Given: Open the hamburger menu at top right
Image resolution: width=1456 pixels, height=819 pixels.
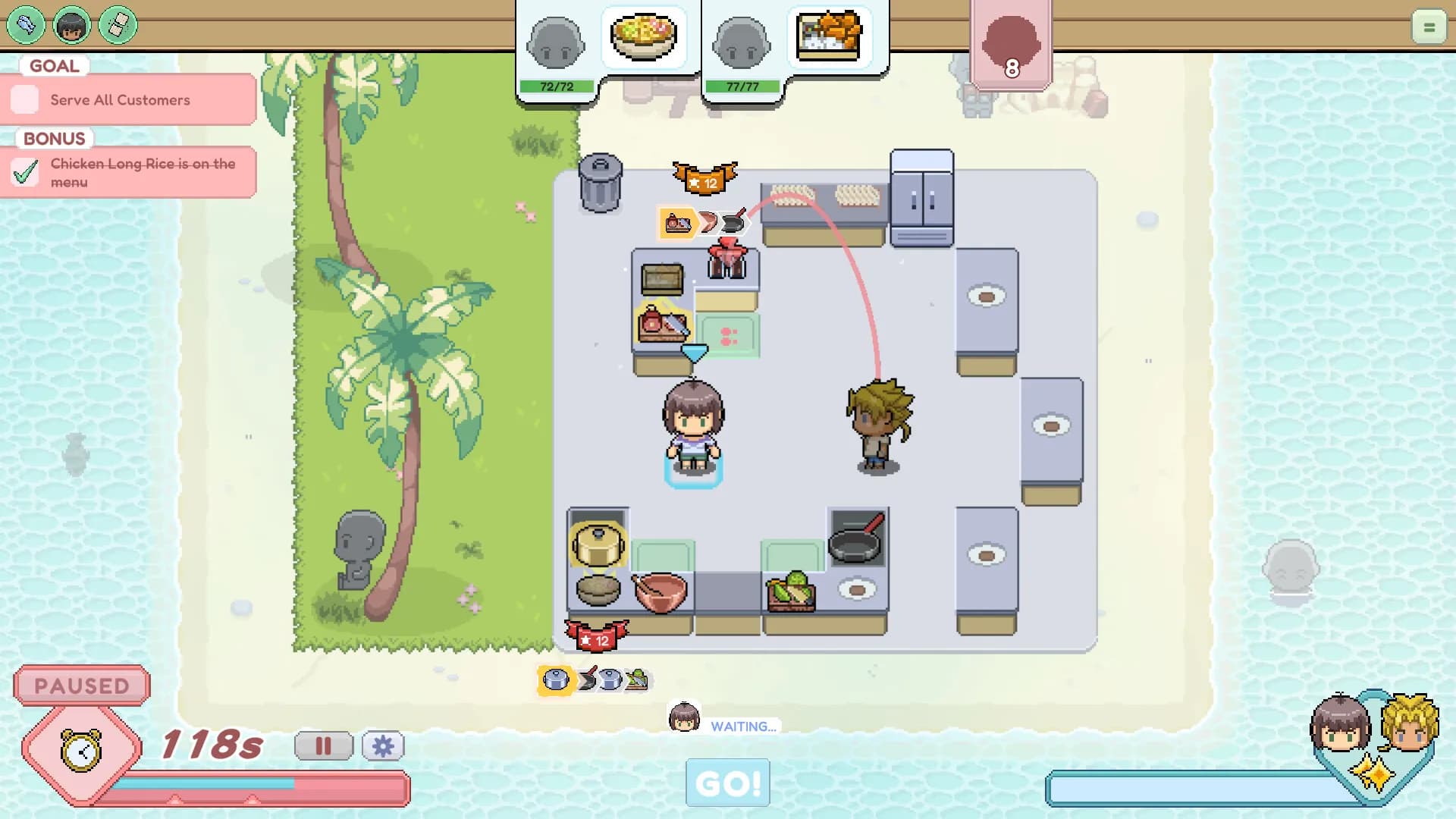Looking at the screenshot, I should point(1429,27).
